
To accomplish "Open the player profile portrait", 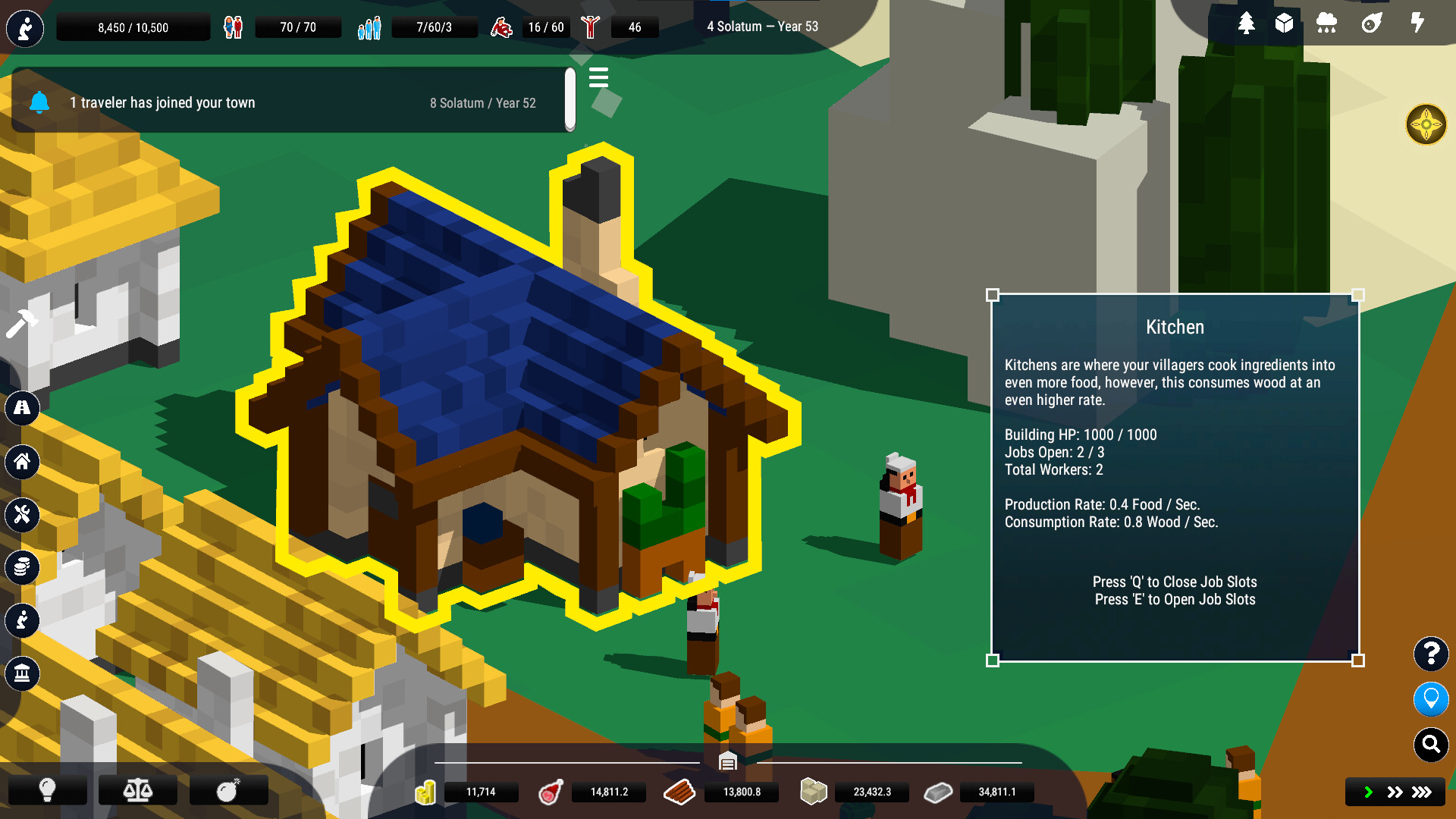I will [25, 28].
